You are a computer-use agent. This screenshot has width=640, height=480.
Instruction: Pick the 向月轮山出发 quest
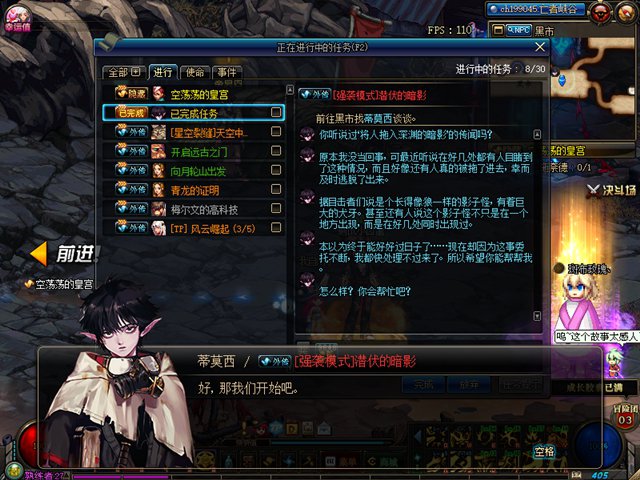(x=200, y=171)
